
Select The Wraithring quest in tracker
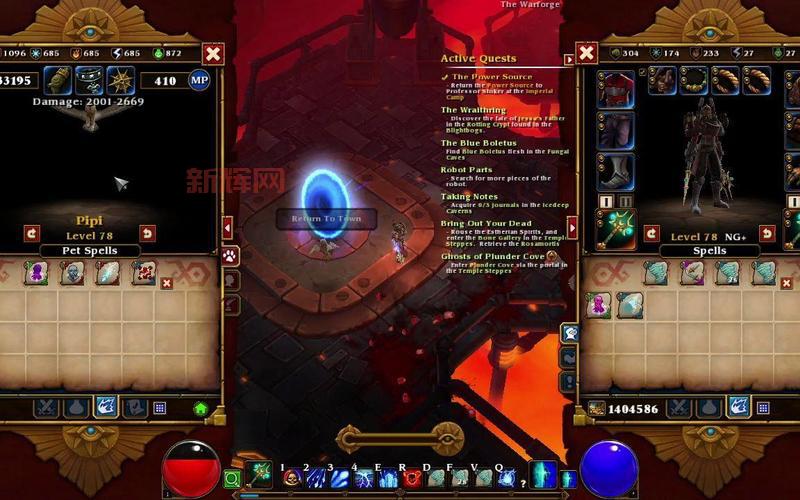[473, 110]
